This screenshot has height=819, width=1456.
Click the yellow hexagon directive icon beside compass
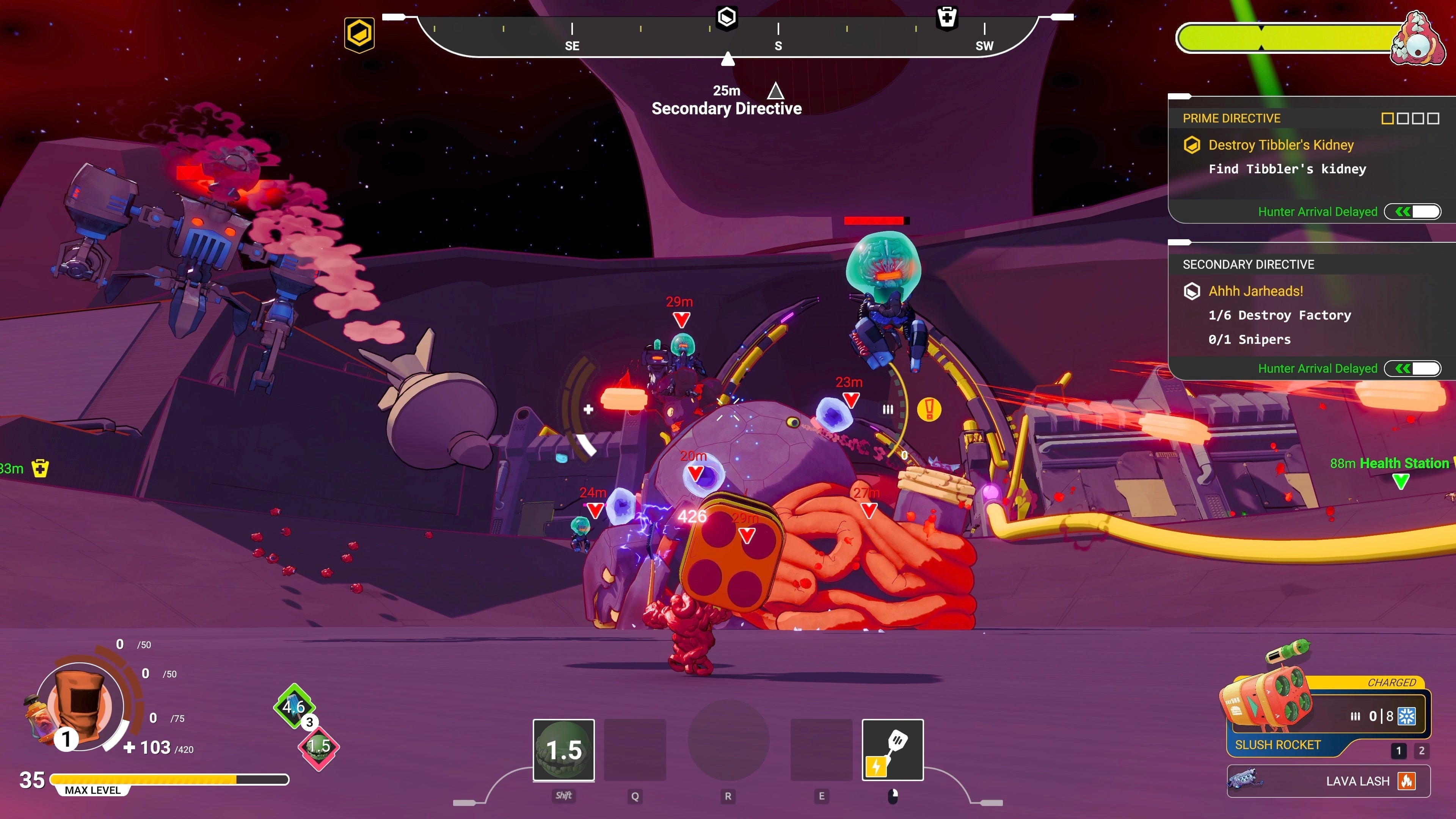point(359,34)
